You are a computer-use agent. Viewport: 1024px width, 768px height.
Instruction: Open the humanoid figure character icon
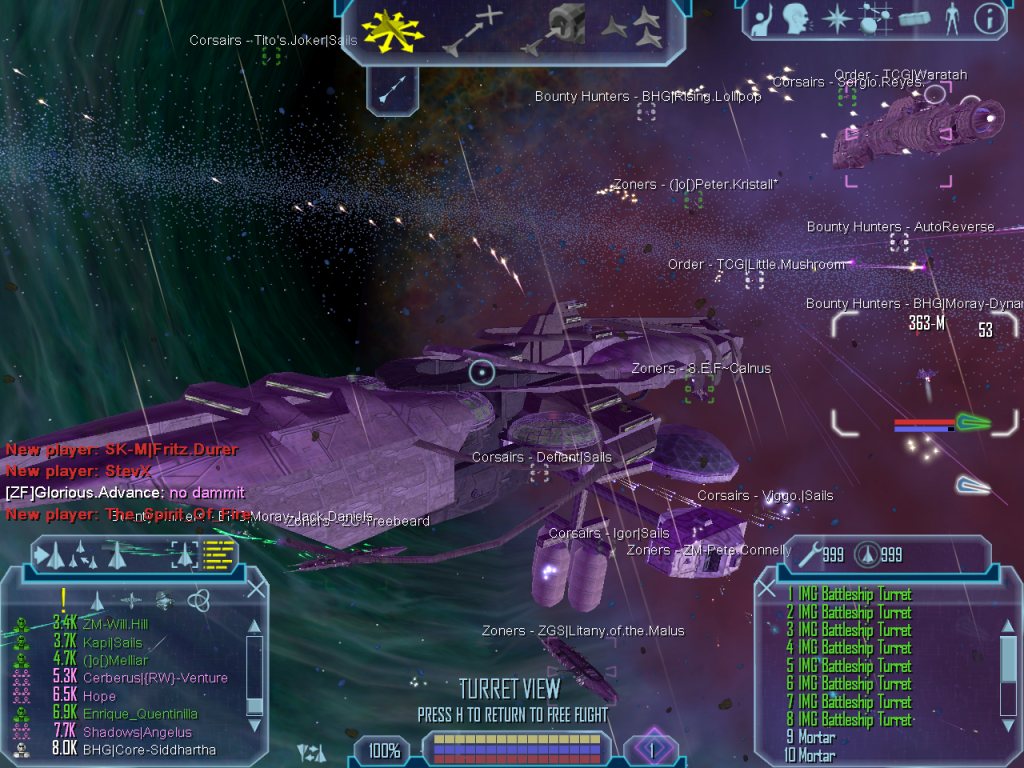coord(951,18)
